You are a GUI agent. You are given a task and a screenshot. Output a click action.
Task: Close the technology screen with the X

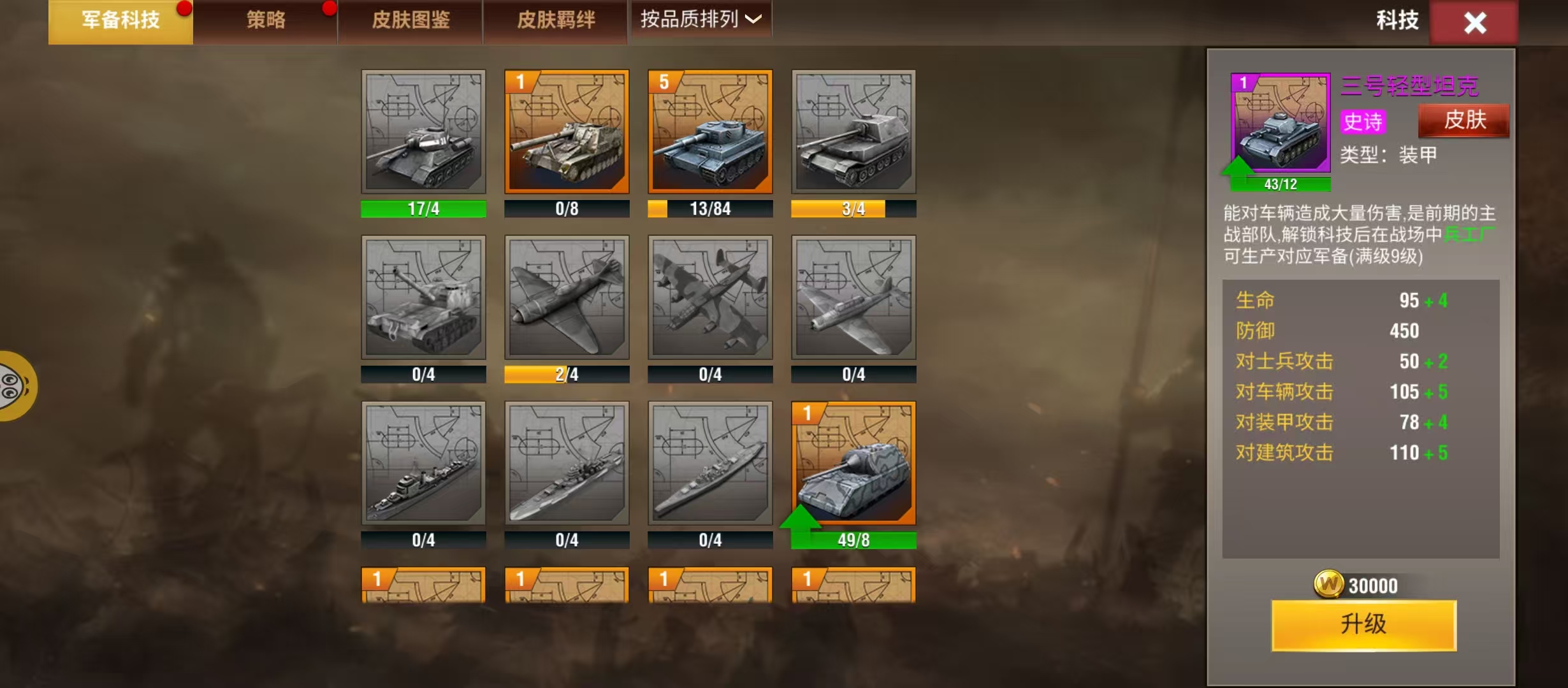(x=1474, y=23)
